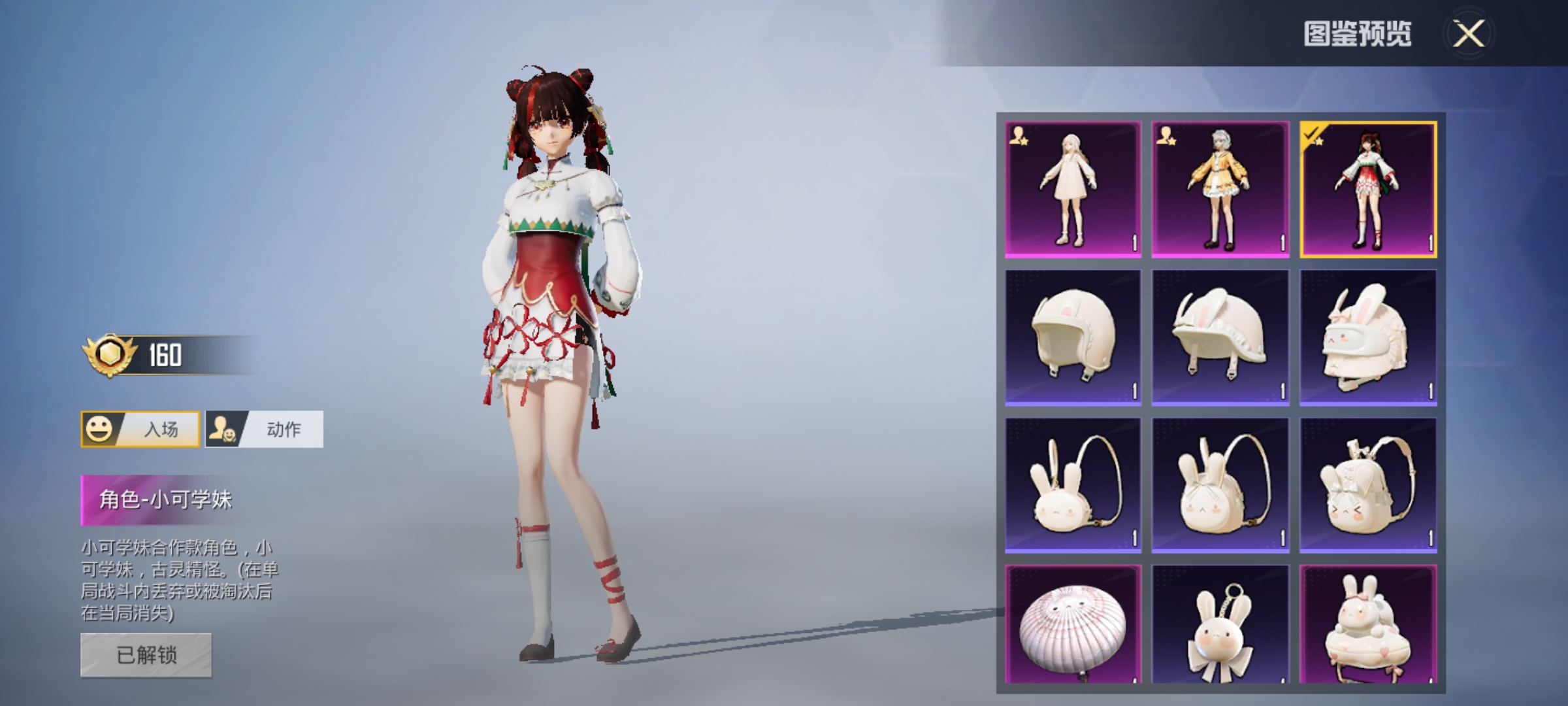Choose the large squinting-face bunny backpack

(x=1368, y=485)
